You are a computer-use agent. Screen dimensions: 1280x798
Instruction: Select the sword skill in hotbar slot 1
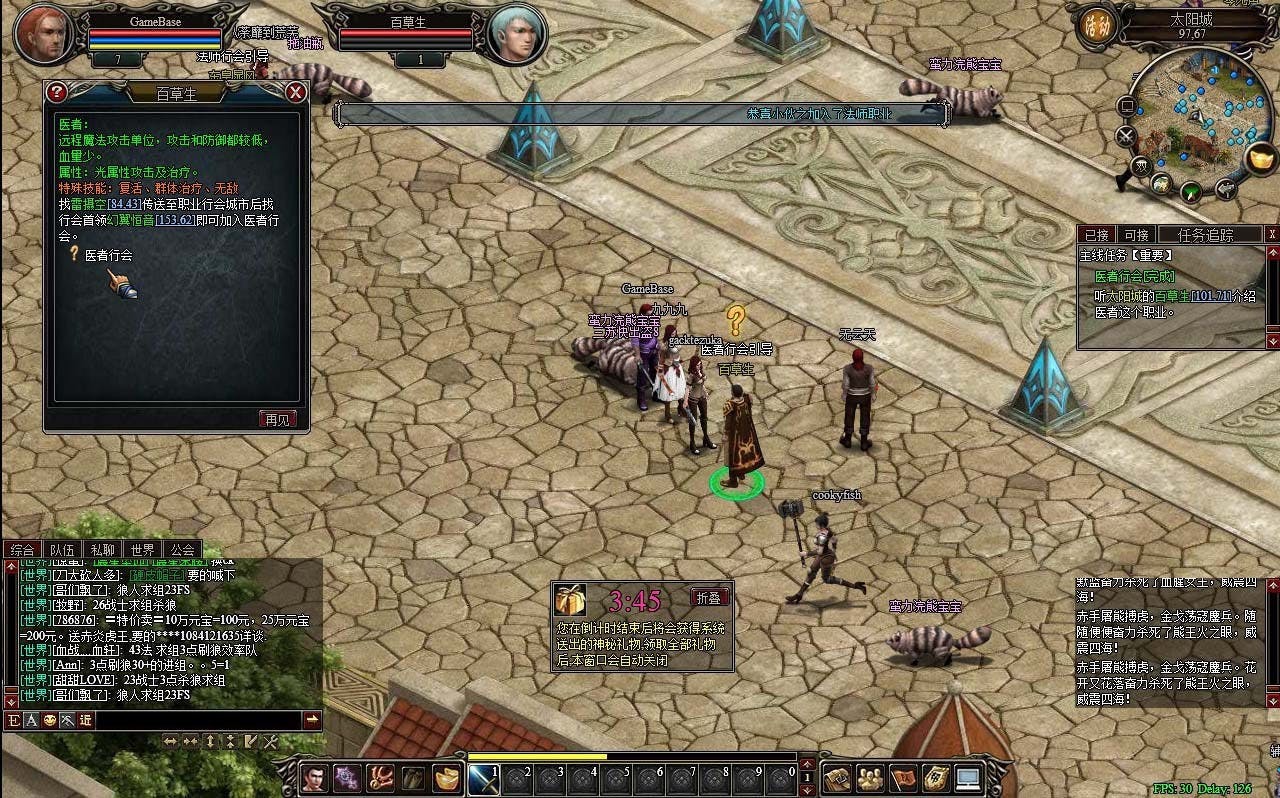click(x=484, y=779)
